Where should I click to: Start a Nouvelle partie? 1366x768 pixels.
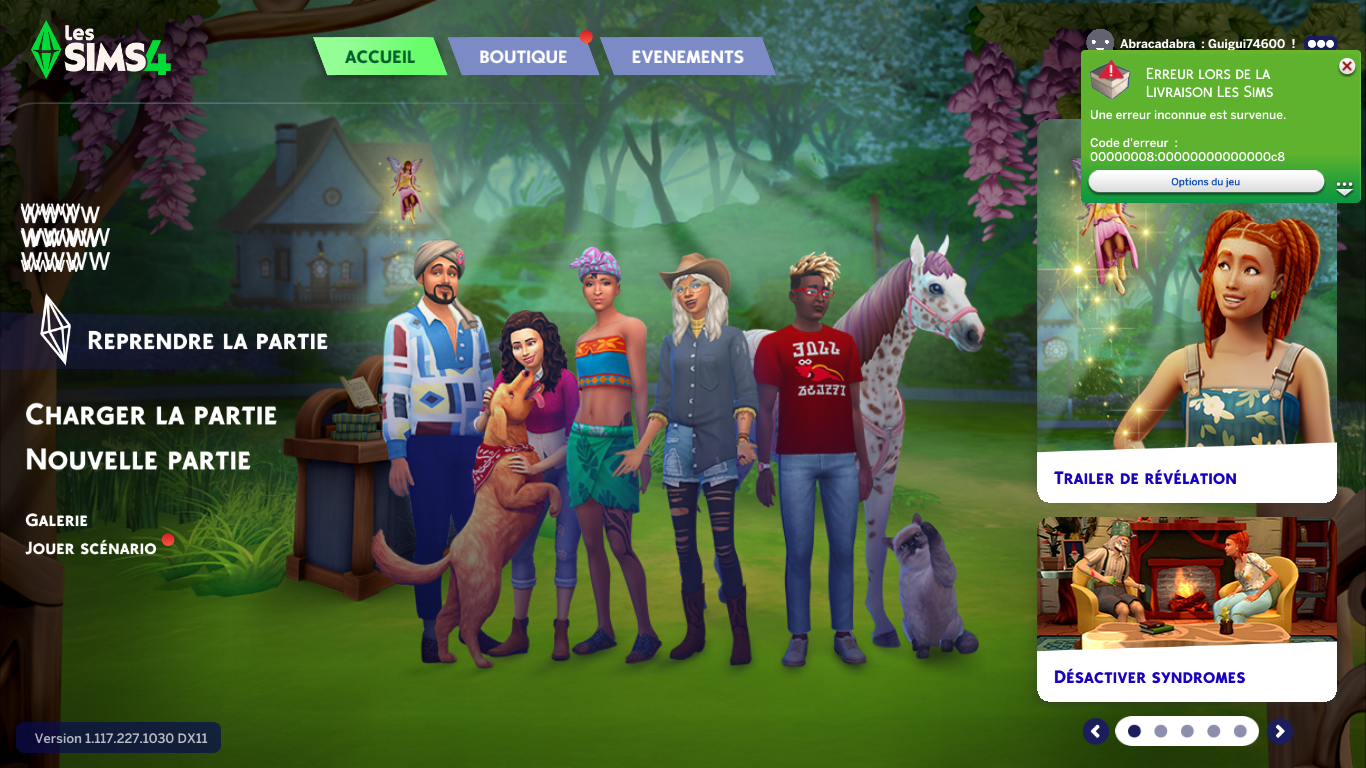click(x=138, y=460)
